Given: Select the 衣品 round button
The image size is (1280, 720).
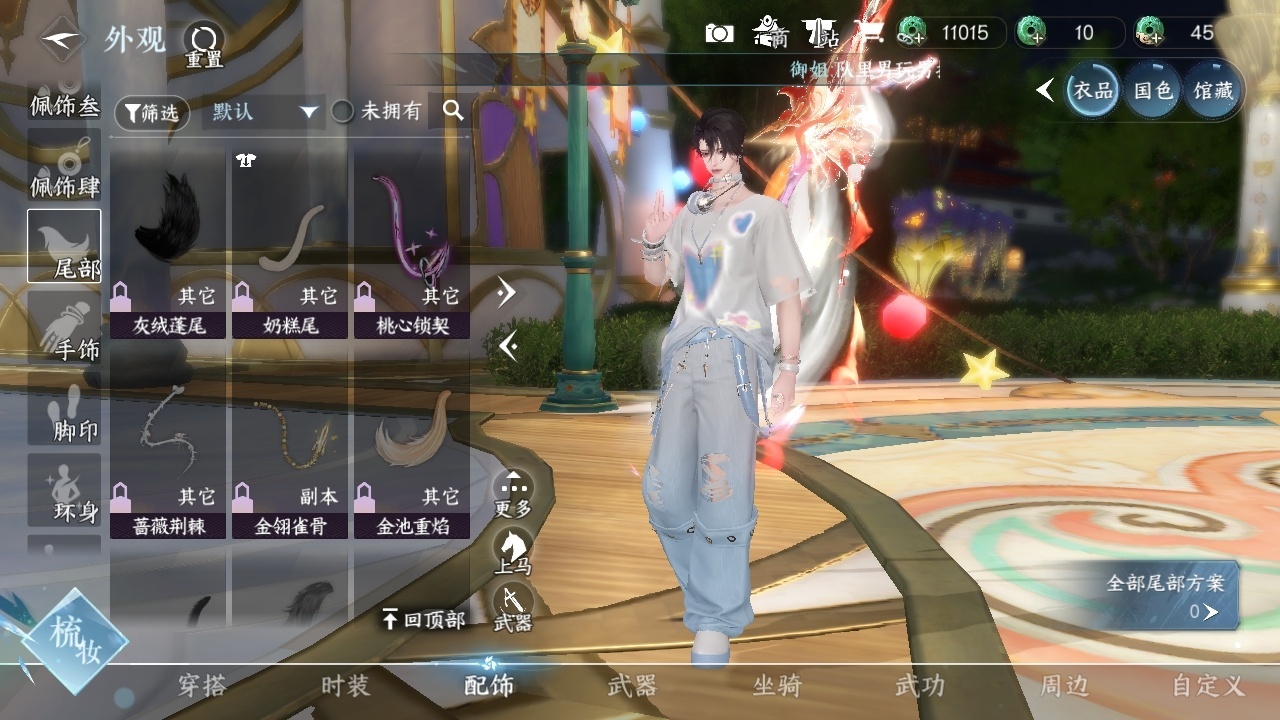Looking at the screenshot, I should point(1092,91).
